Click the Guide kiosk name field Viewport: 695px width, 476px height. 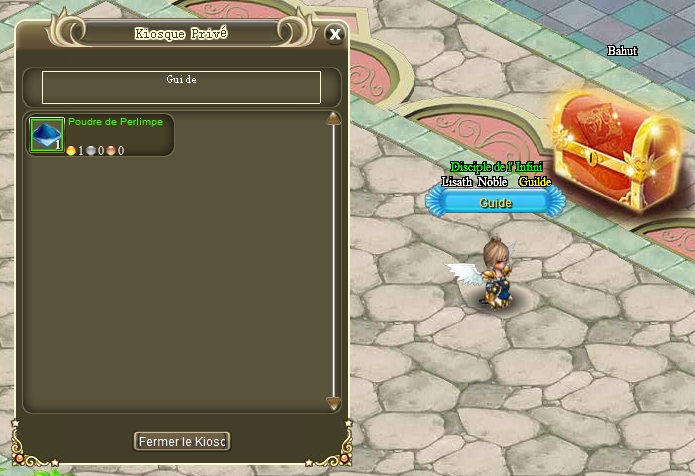[x=181, y=87]
